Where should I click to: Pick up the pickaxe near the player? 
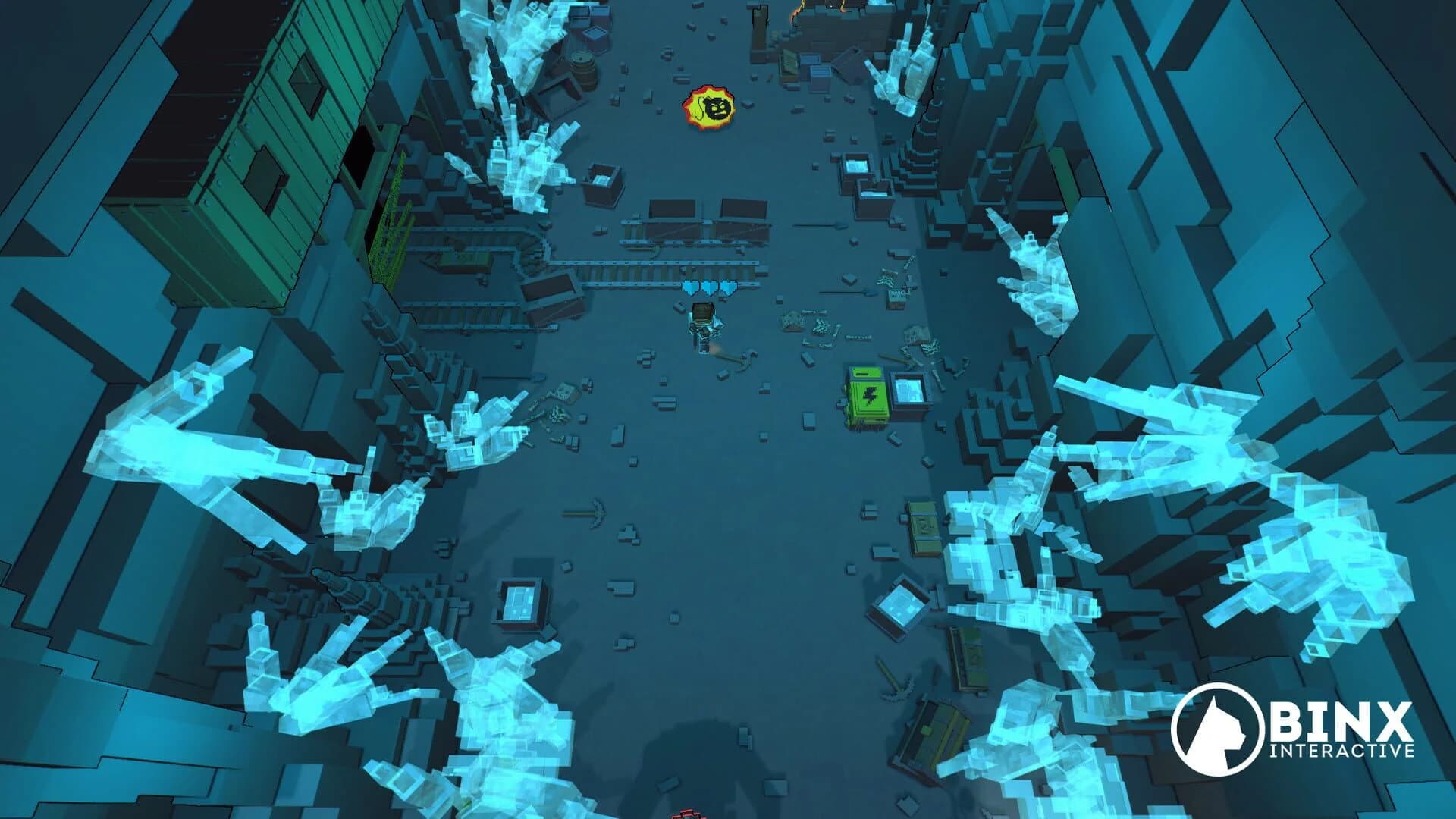tap(732, 358)
